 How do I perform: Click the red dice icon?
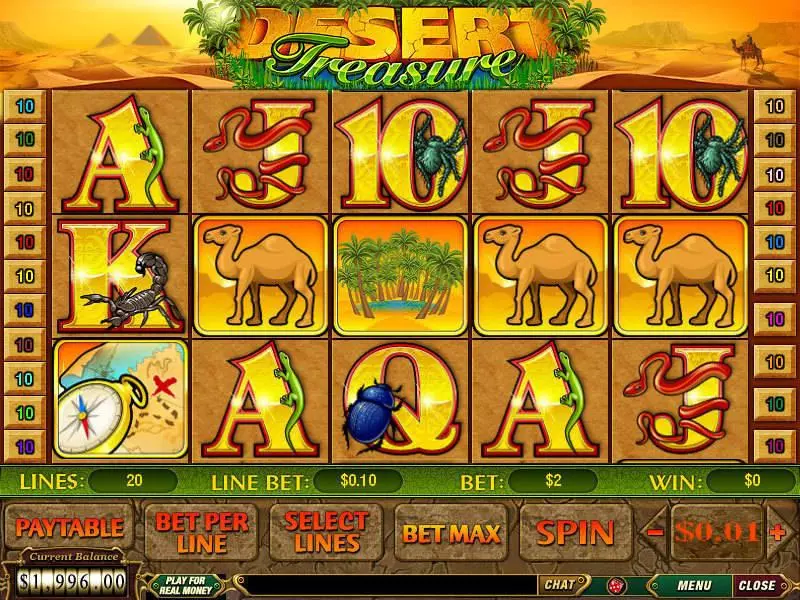coord(615,585)
